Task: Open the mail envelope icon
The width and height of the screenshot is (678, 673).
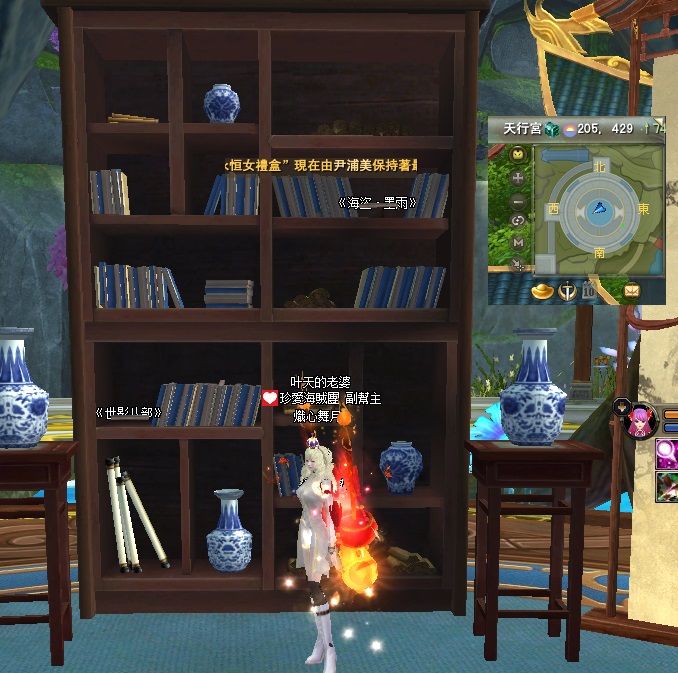Action: (x=632, y=291)
